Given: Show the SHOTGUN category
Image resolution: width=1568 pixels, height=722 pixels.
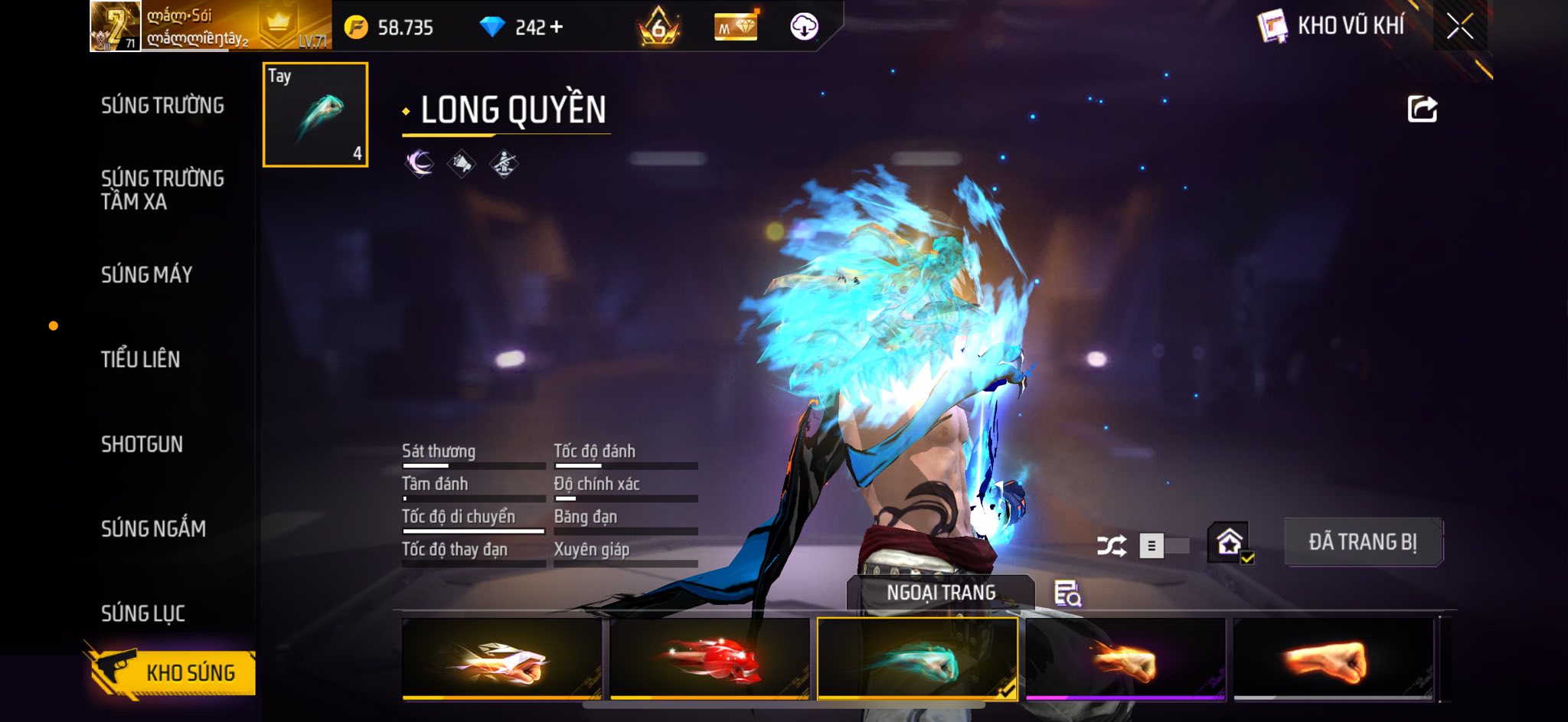Looking at the screenshot, I should pyautogui.click(x=142, y=444).
